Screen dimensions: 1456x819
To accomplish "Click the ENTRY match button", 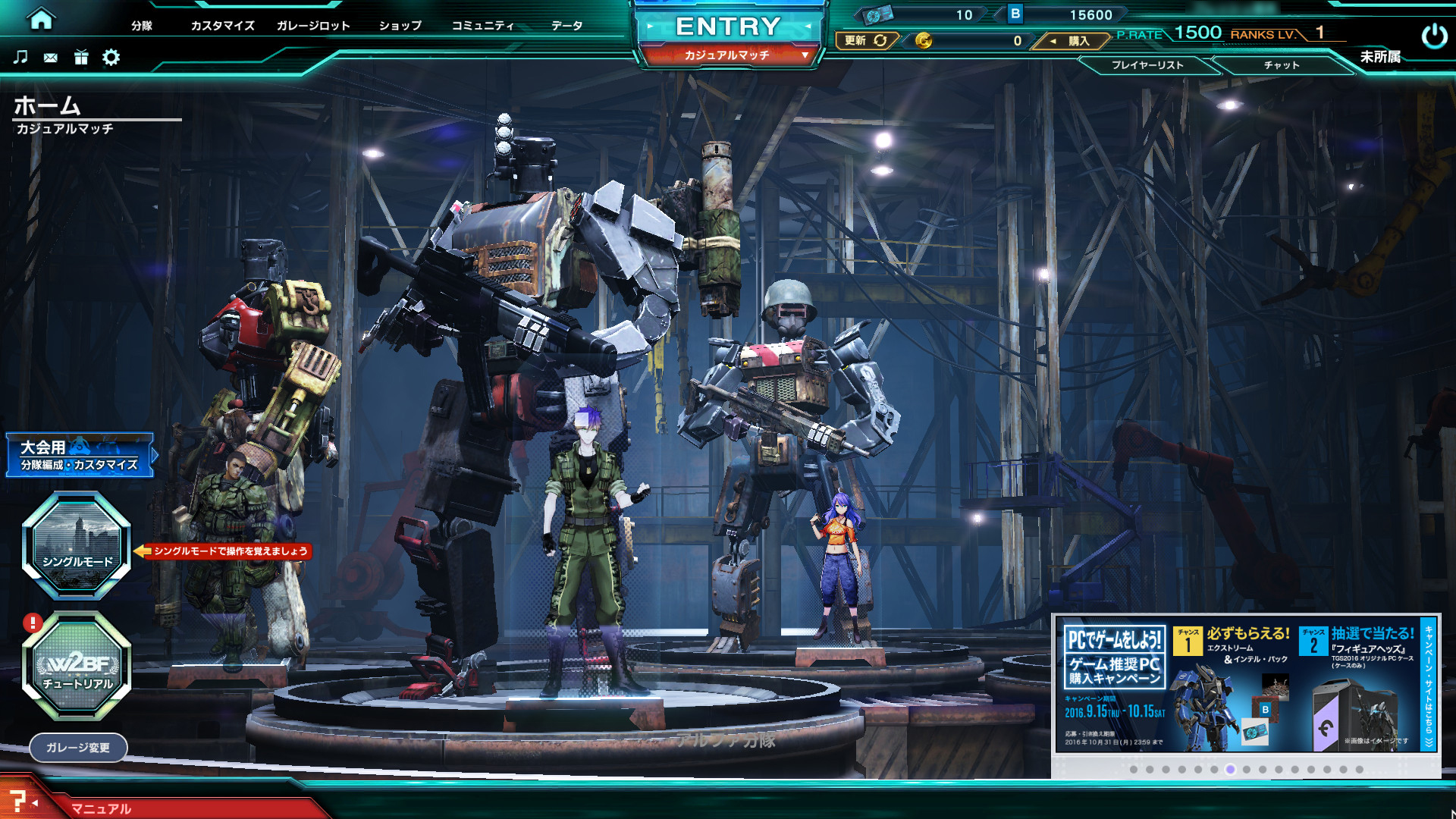I will point(728,27).
